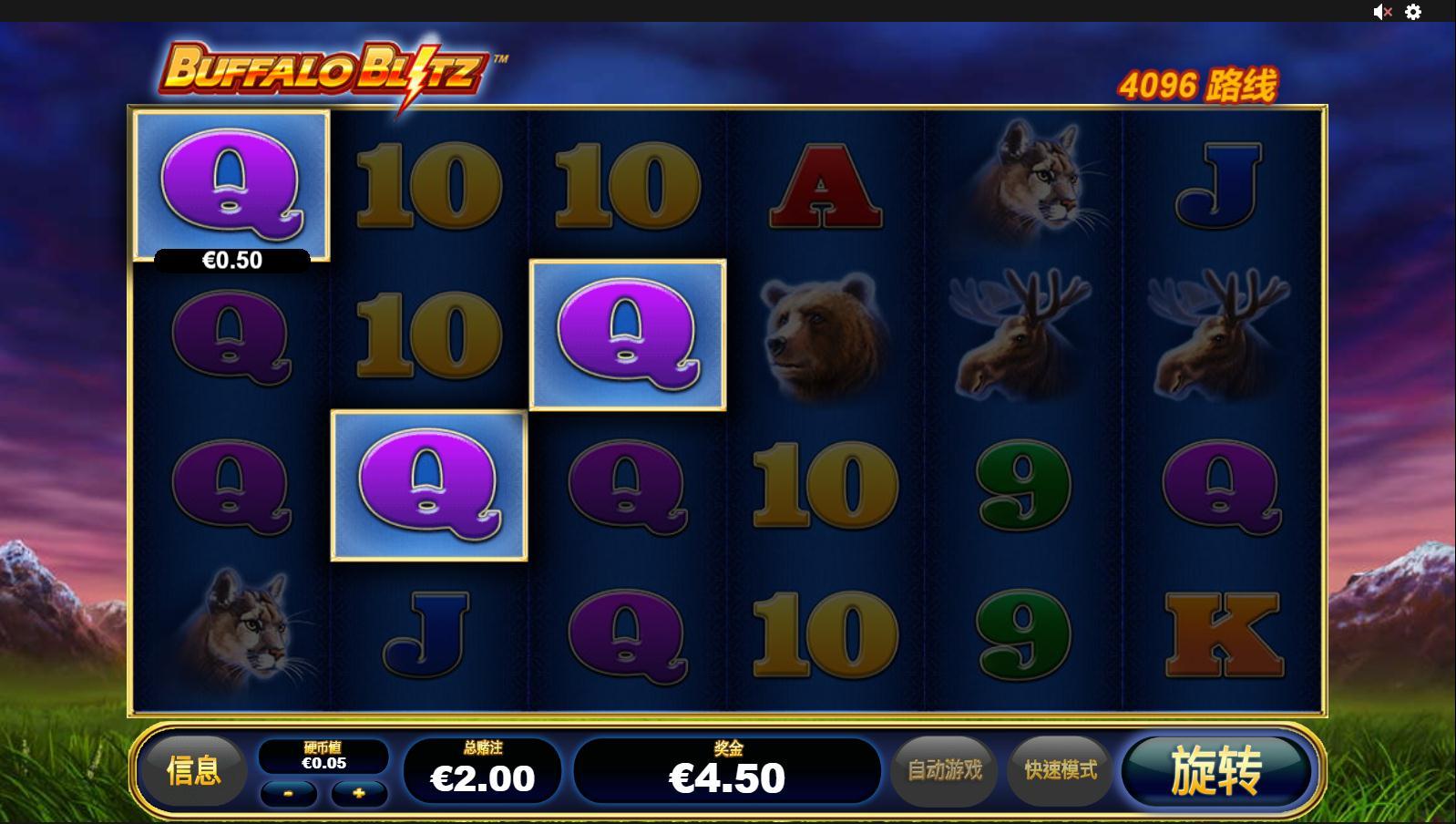Increase coin value with the plus stepper
The height and width of the screenshot is (824, 1456).
[359, 794]
